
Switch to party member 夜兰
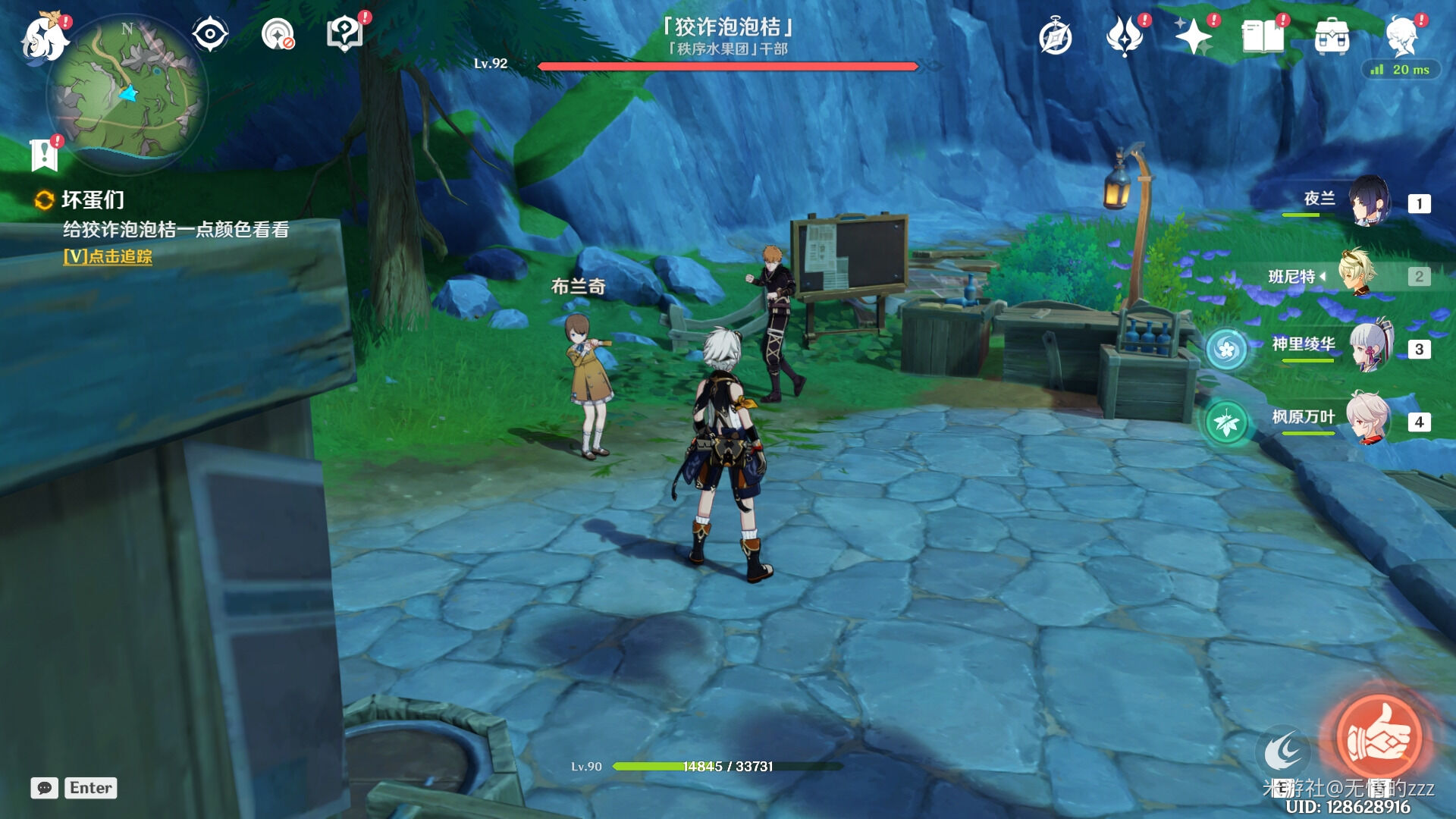click(x=1369, y=202)
